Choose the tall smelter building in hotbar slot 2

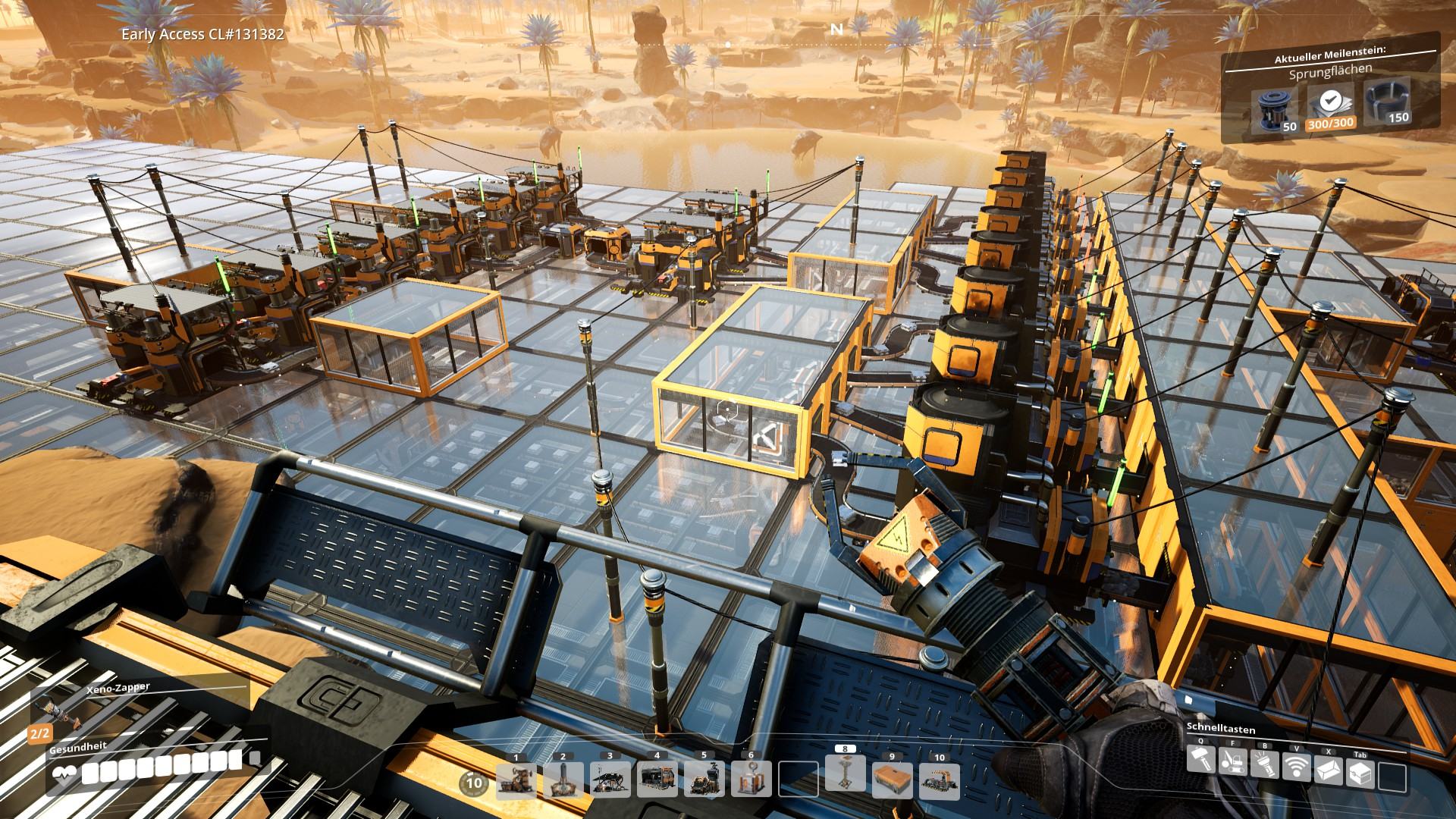pyautogui.click(x=563, y=780)
